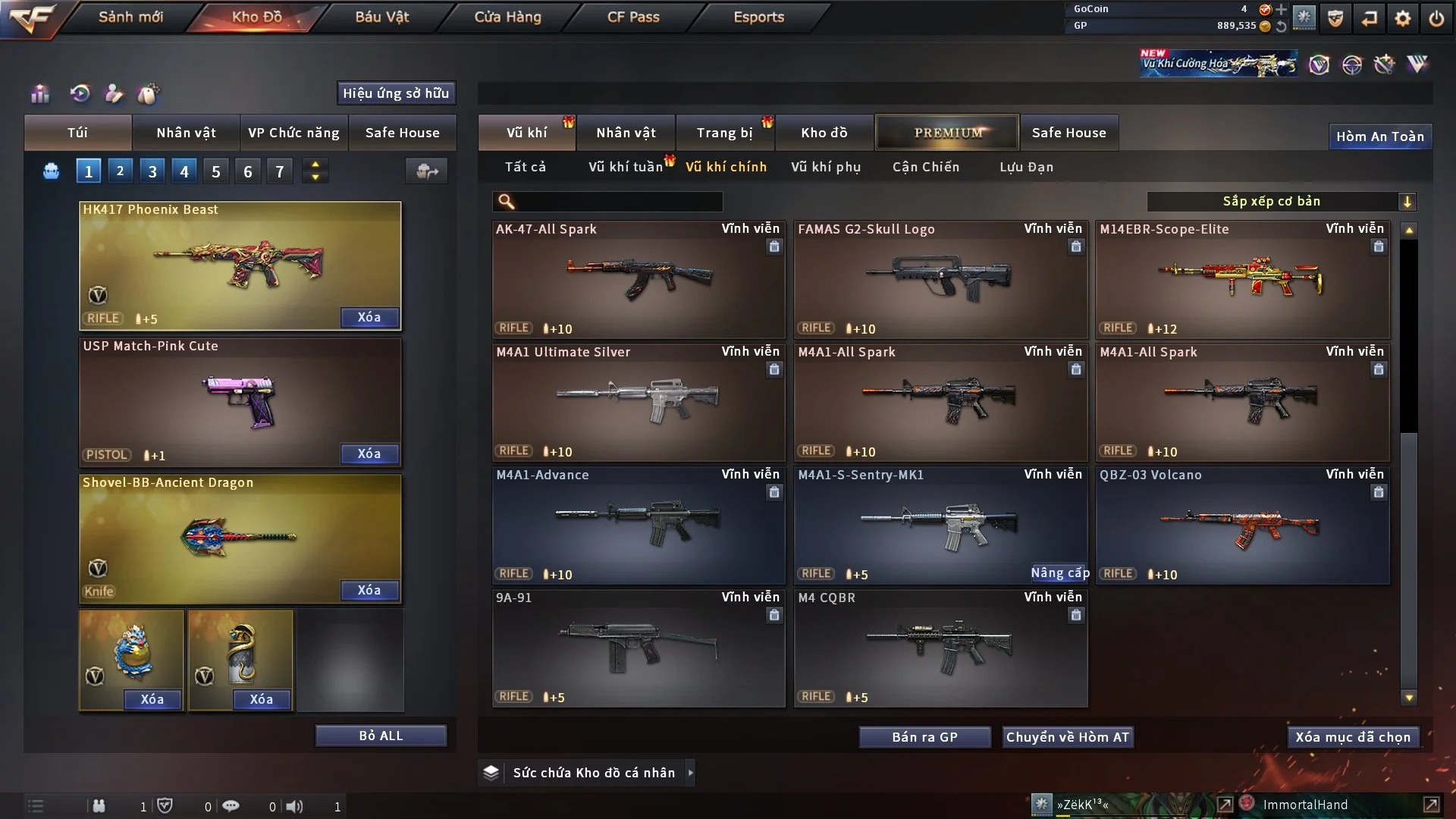Viewport: 1456px width, 819px height.
Task: Go to the CF Pass menu
Action: point(633,17)
